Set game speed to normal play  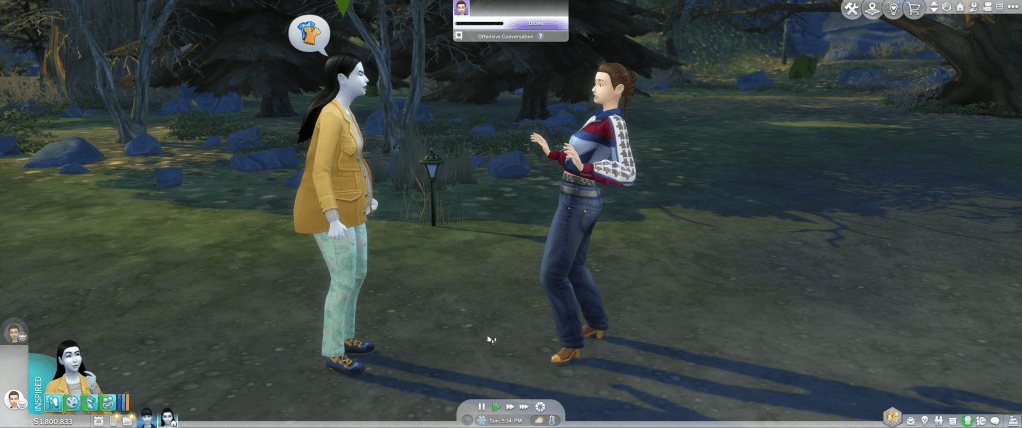[496, 407]
